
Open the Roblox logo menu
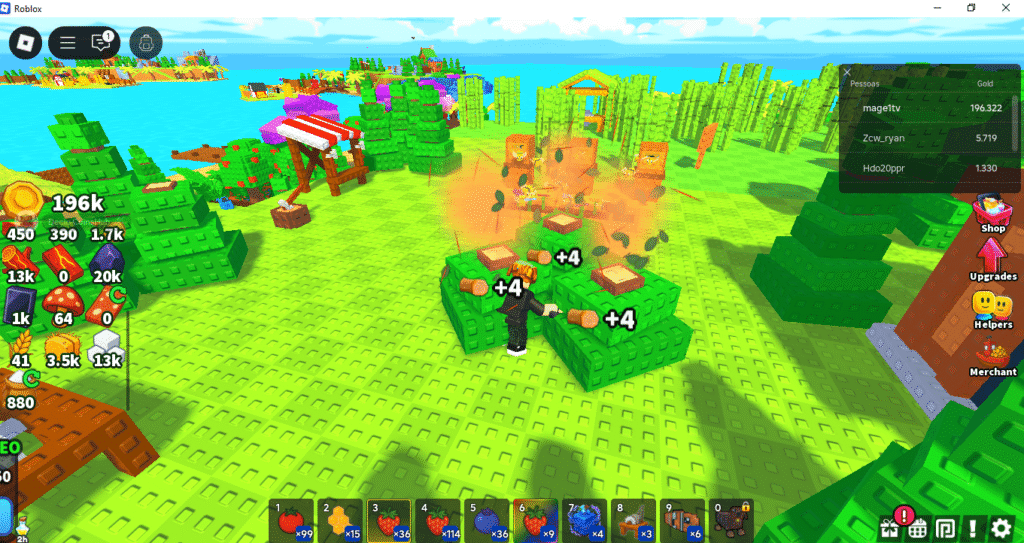click(x=25, y=43)
